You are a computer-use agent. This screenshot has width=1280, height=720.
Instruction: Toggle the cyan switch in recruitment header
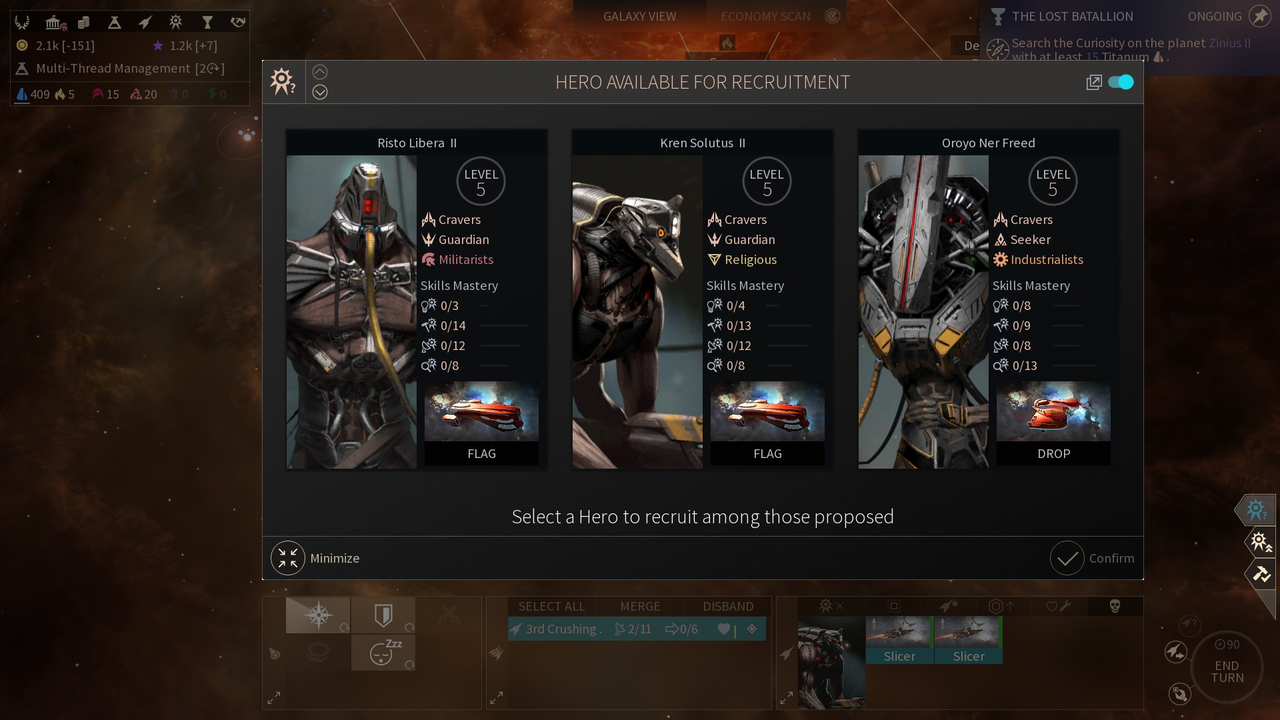click(1121, 82)
